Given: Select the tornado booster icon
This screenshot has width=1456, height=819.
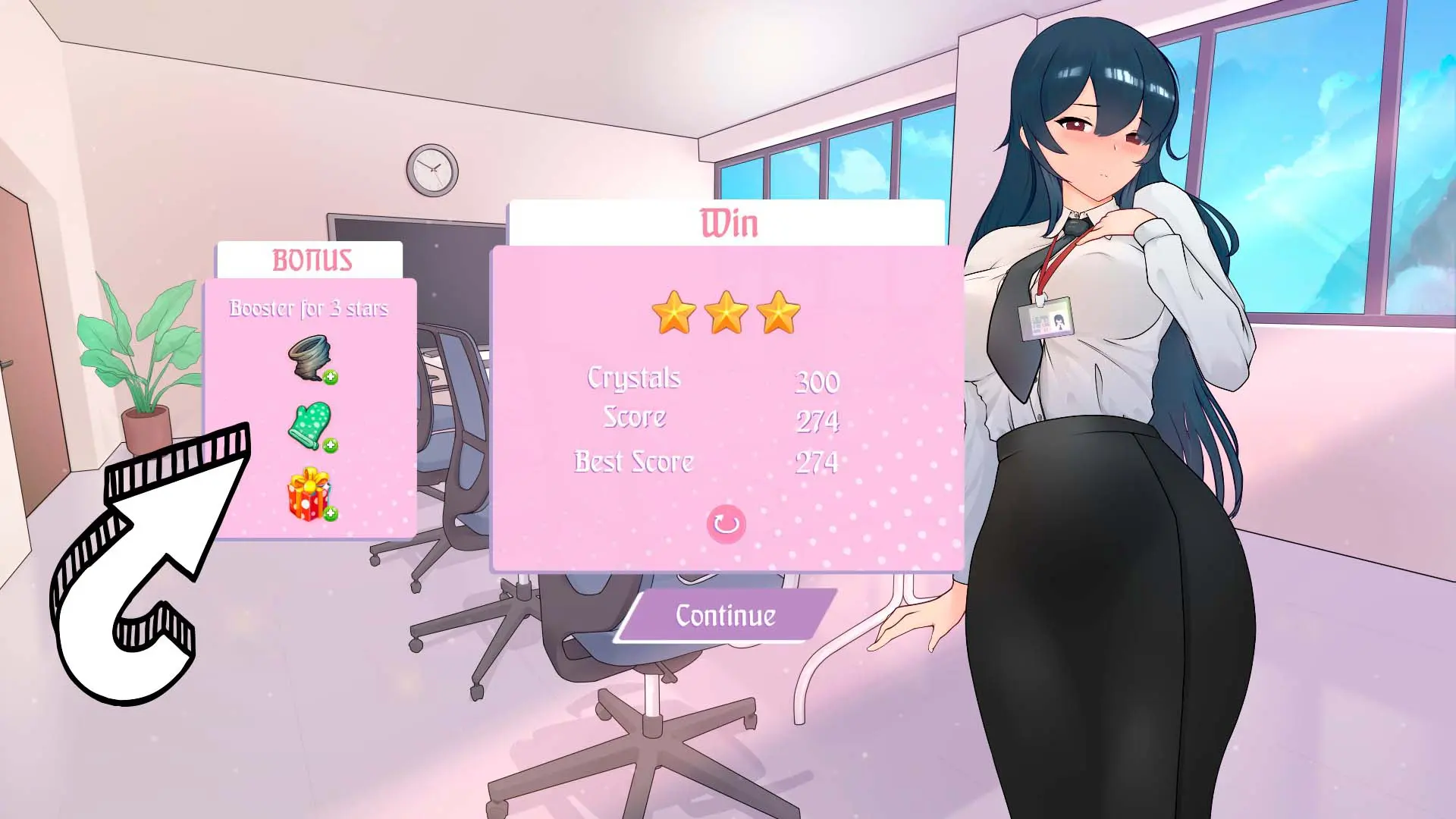Looking at the screenshot, I should 309,358.
